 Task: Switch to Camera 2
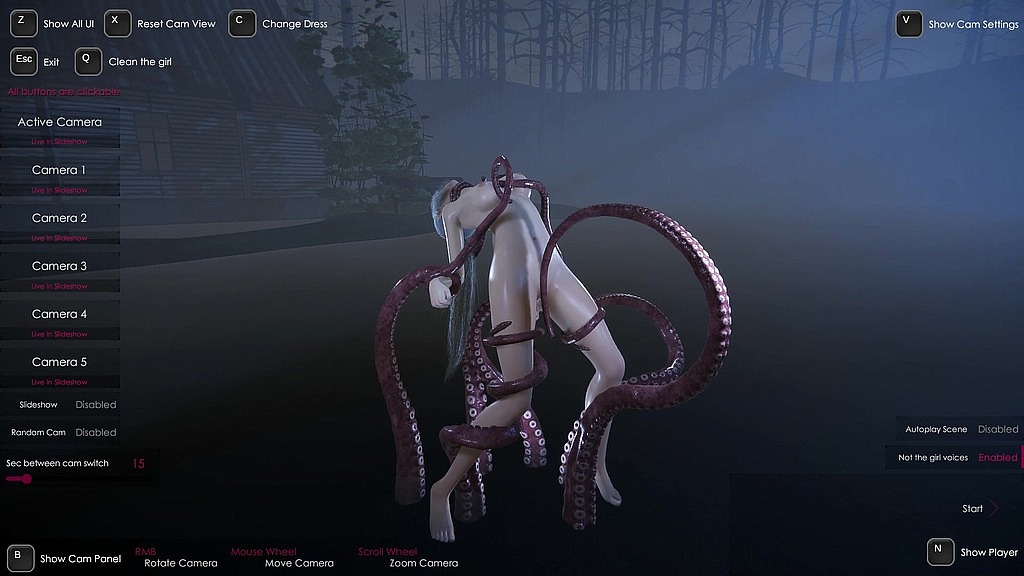[x=59, y=218]
